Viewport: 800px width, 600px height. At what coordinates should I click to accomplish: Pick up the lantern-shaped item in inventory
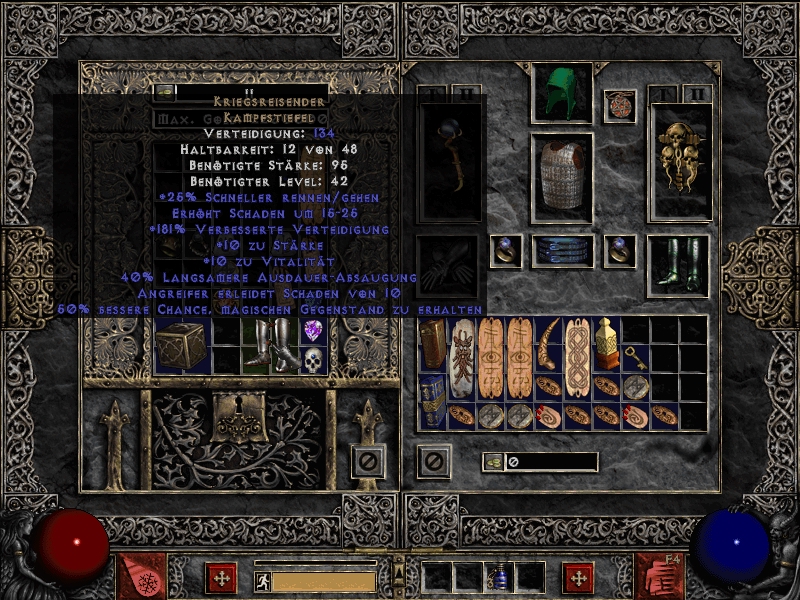606,343
